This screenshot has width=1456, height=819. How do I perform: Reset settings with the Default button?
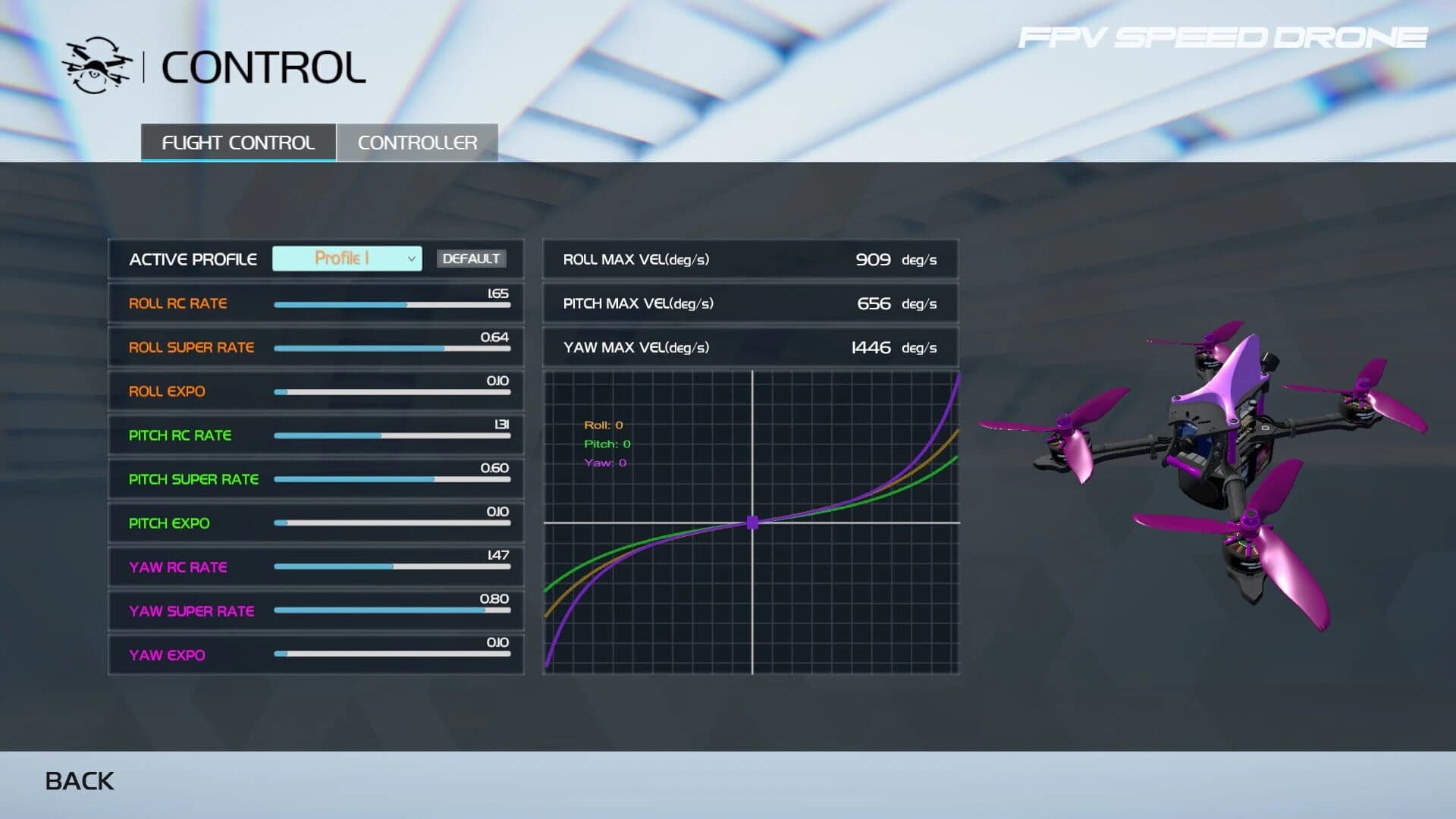coord(471,259)
